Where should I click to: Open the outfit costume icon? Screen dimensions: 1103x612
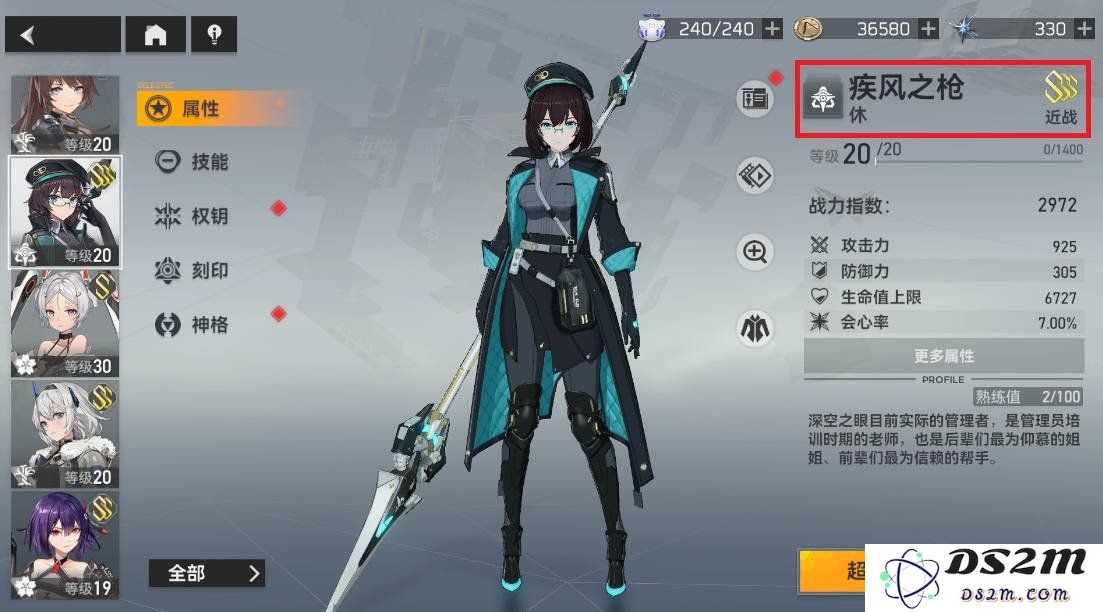[756, 327]
